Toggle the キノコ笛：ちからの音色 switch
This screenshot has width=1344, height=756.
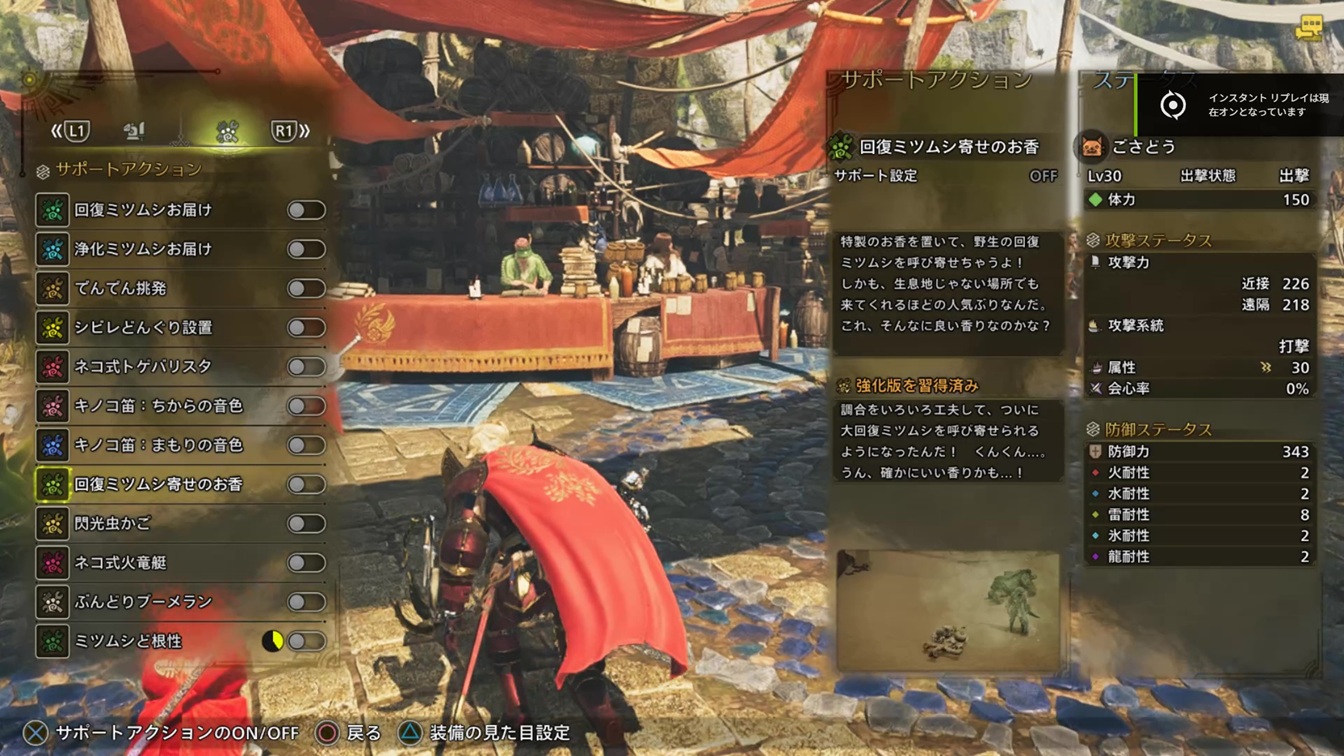pos(306,406)
